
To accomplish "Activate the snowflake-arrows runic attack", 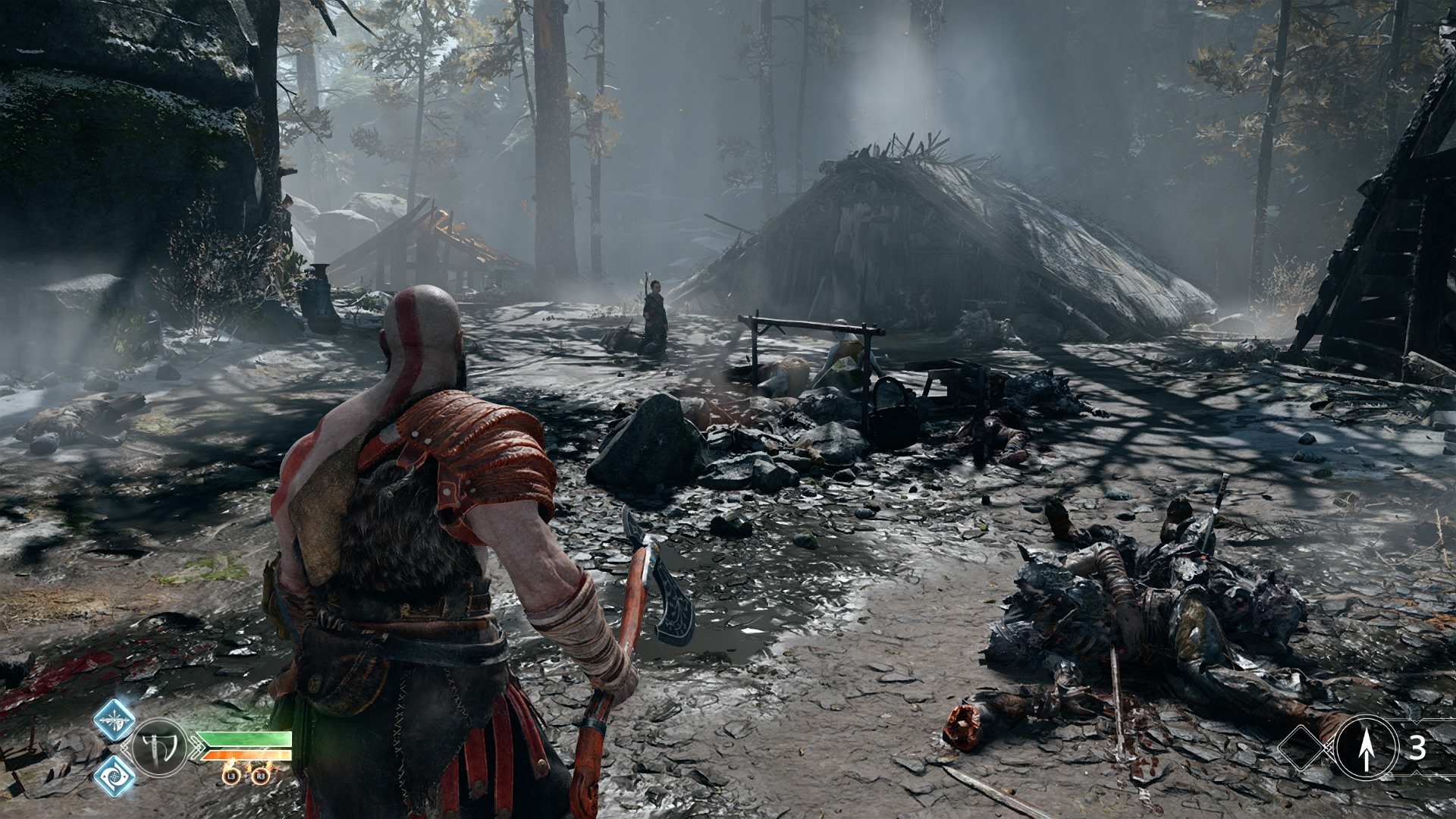I will pos(115,719).
